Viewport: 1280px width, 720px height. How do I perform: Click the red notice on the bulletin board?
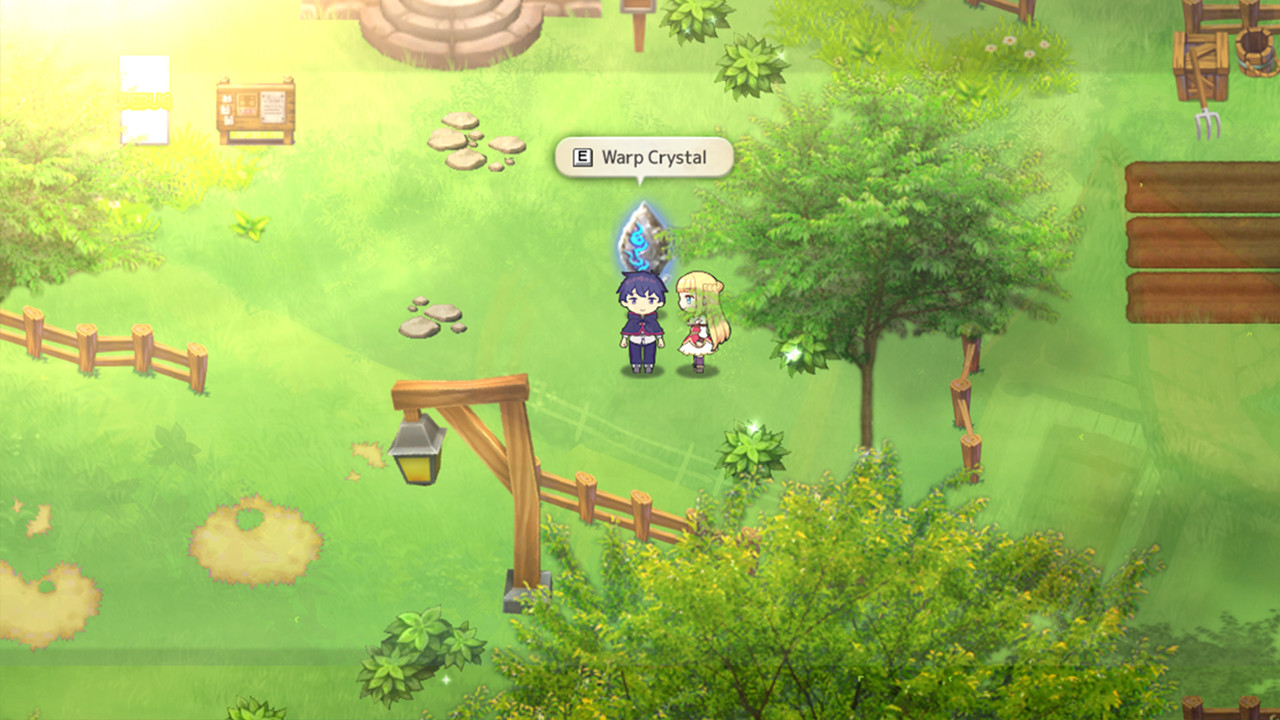[245, 110]
